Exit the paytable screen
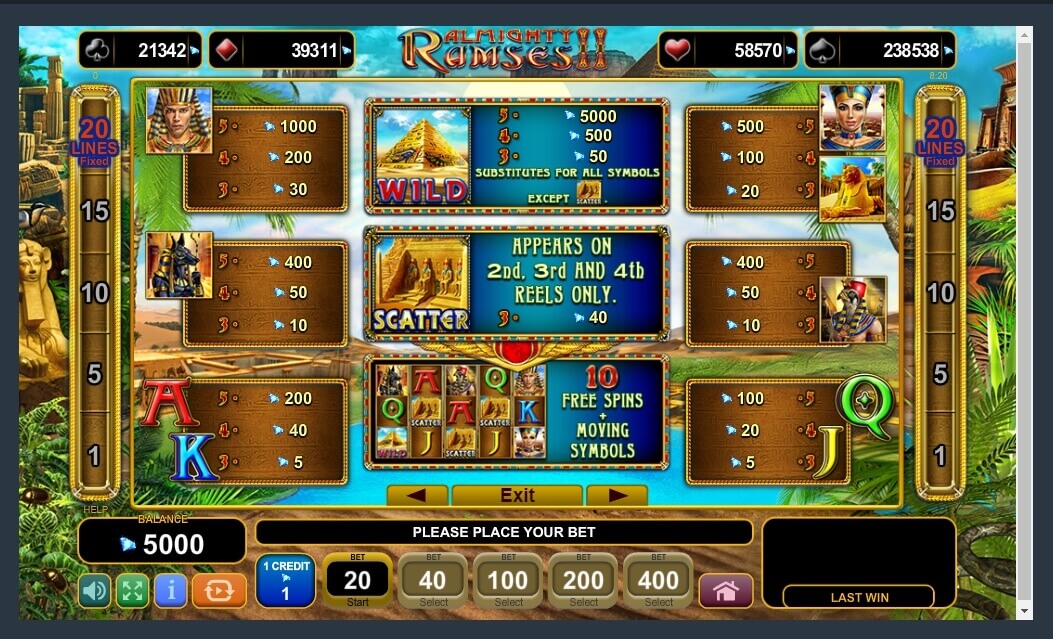The image size is (1053, 639). click(x=517, y=495)
